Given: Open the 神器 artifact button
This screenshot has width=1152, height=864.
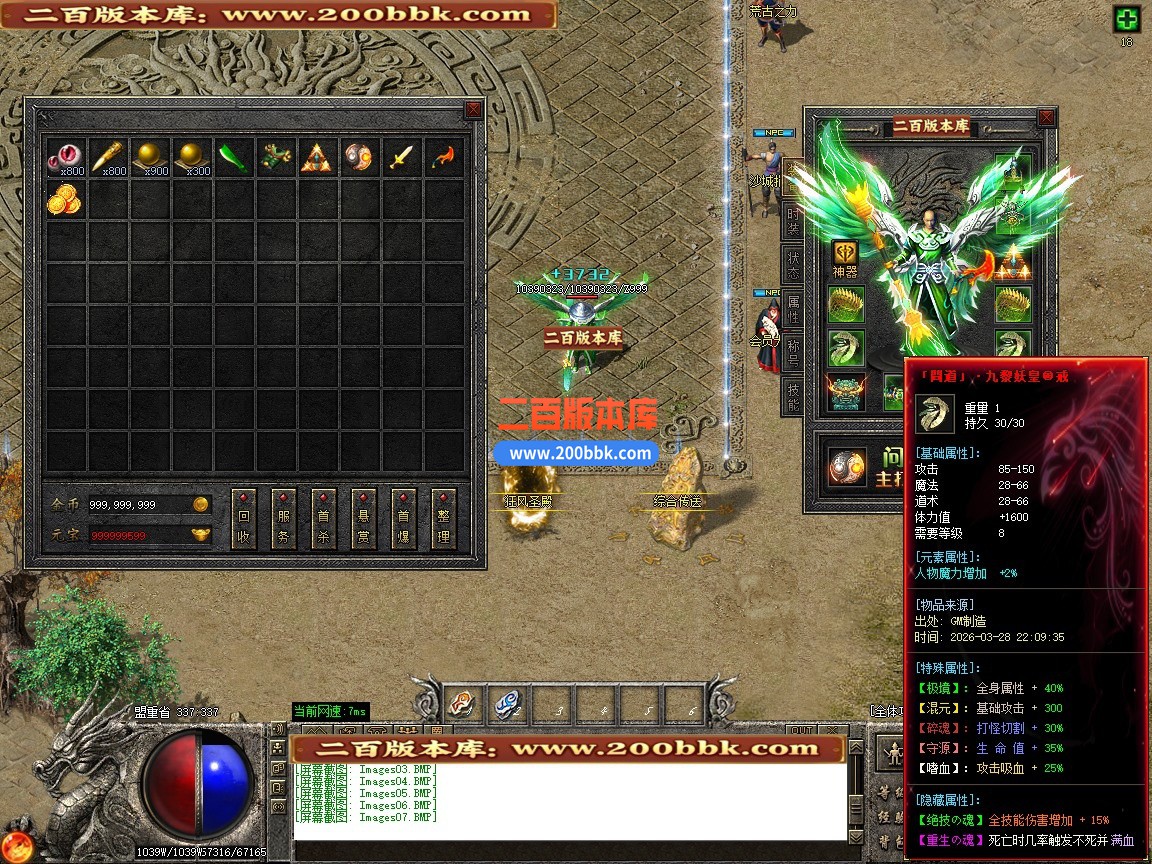Looking at the screenshot, I should [845, 257].
